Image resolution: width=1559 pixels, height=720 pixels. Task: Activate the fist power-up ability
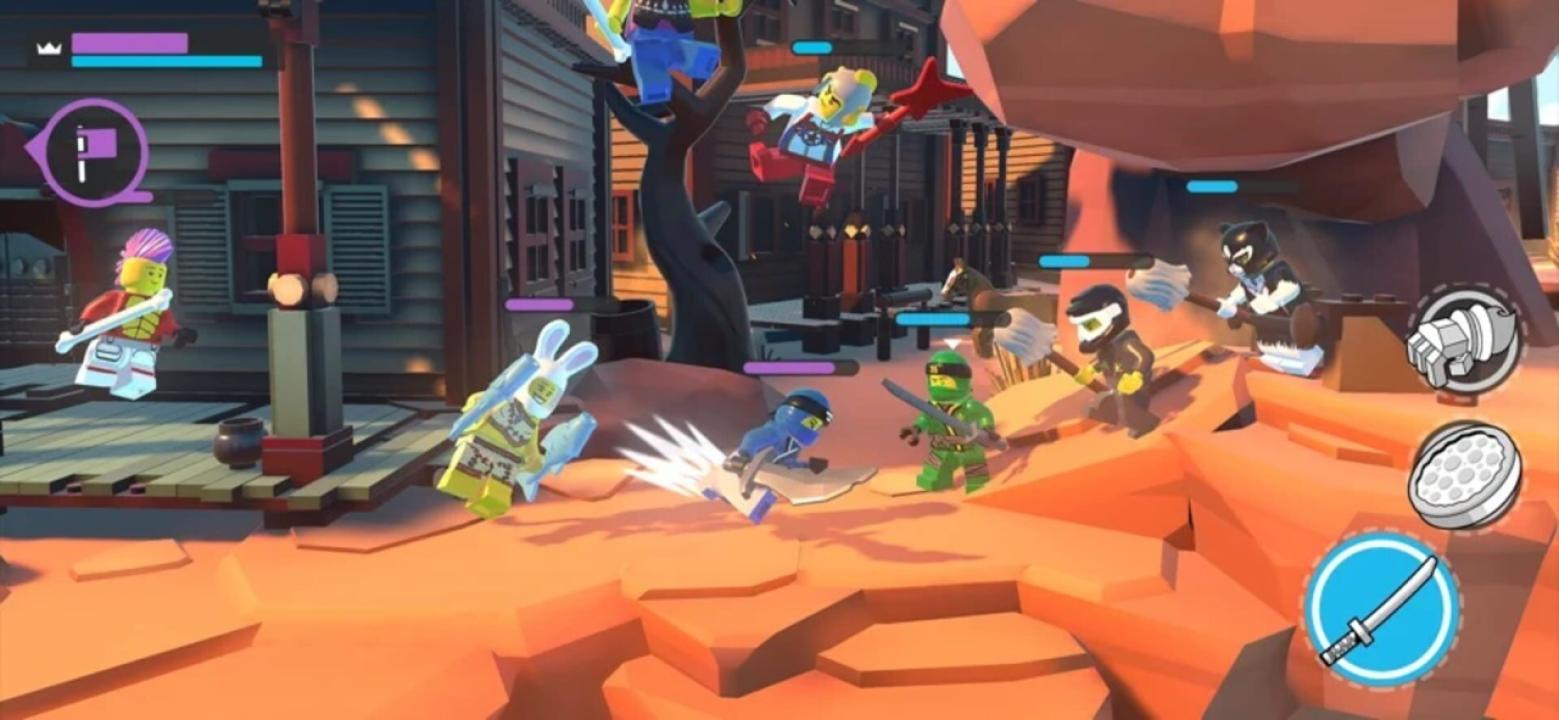coord(1463,341)
